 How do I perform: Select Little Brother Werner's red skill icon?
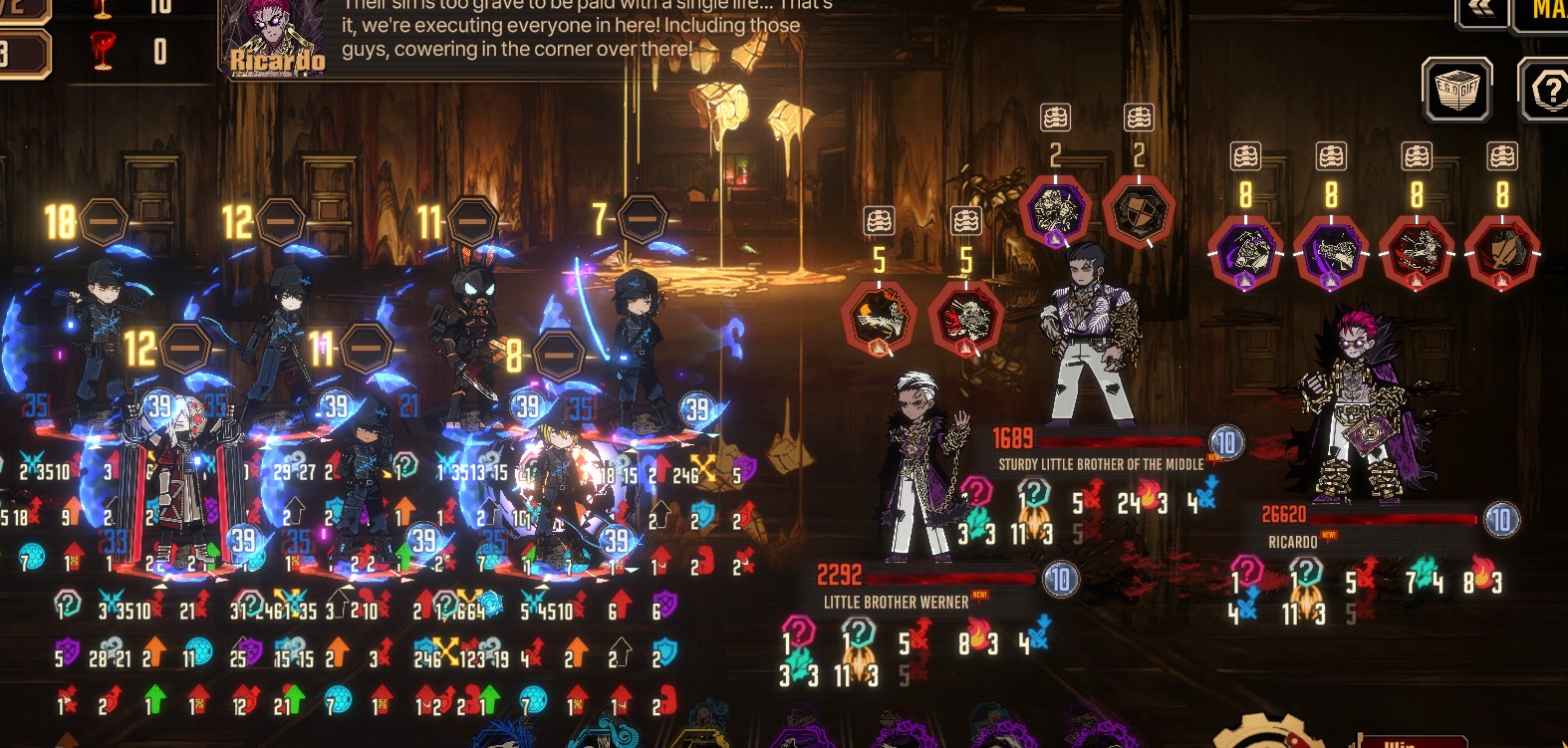coord(965,319)
